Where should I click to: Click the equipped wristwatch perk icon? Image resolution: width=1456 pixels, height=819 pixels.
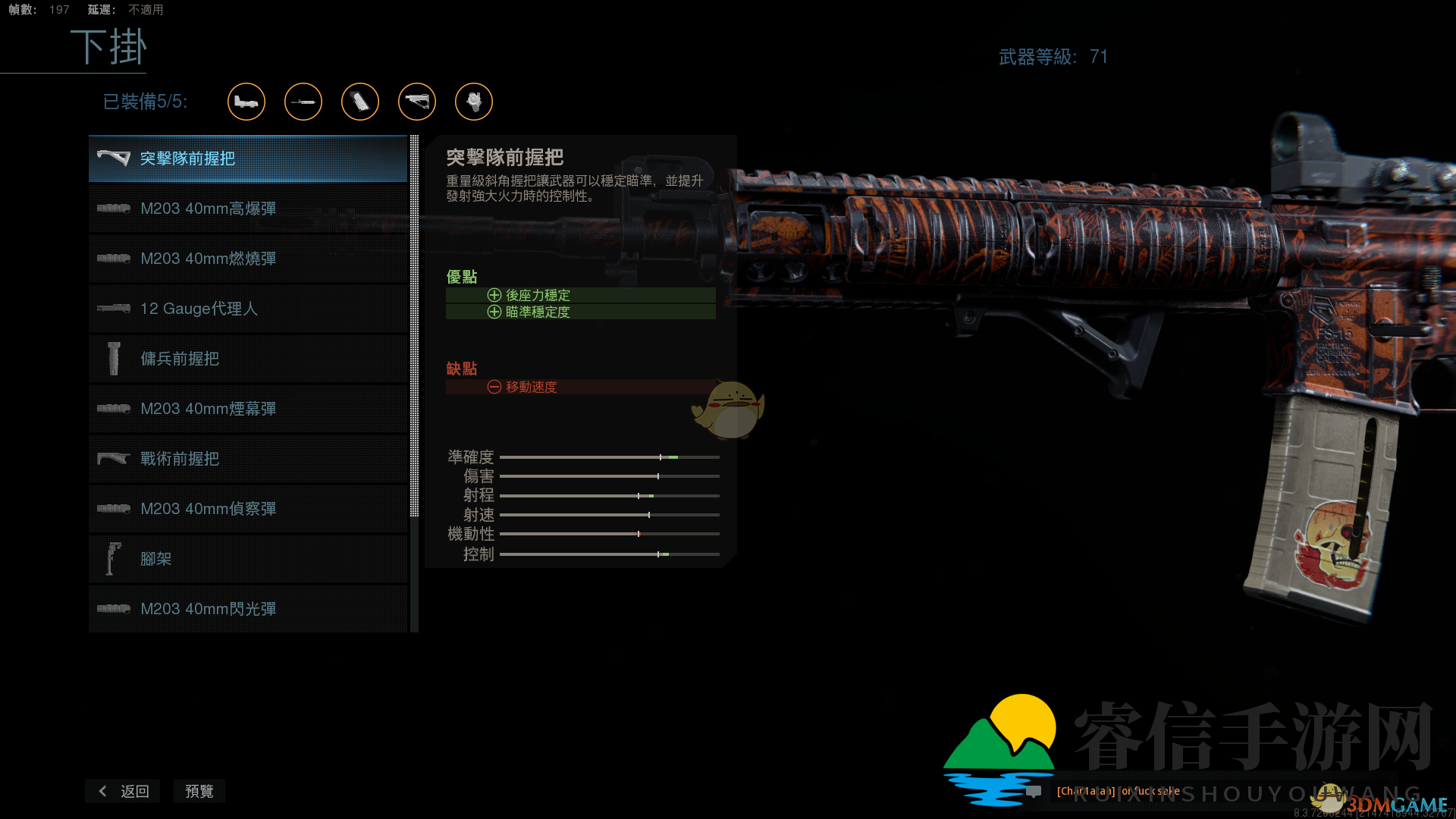tap(474, 102)
